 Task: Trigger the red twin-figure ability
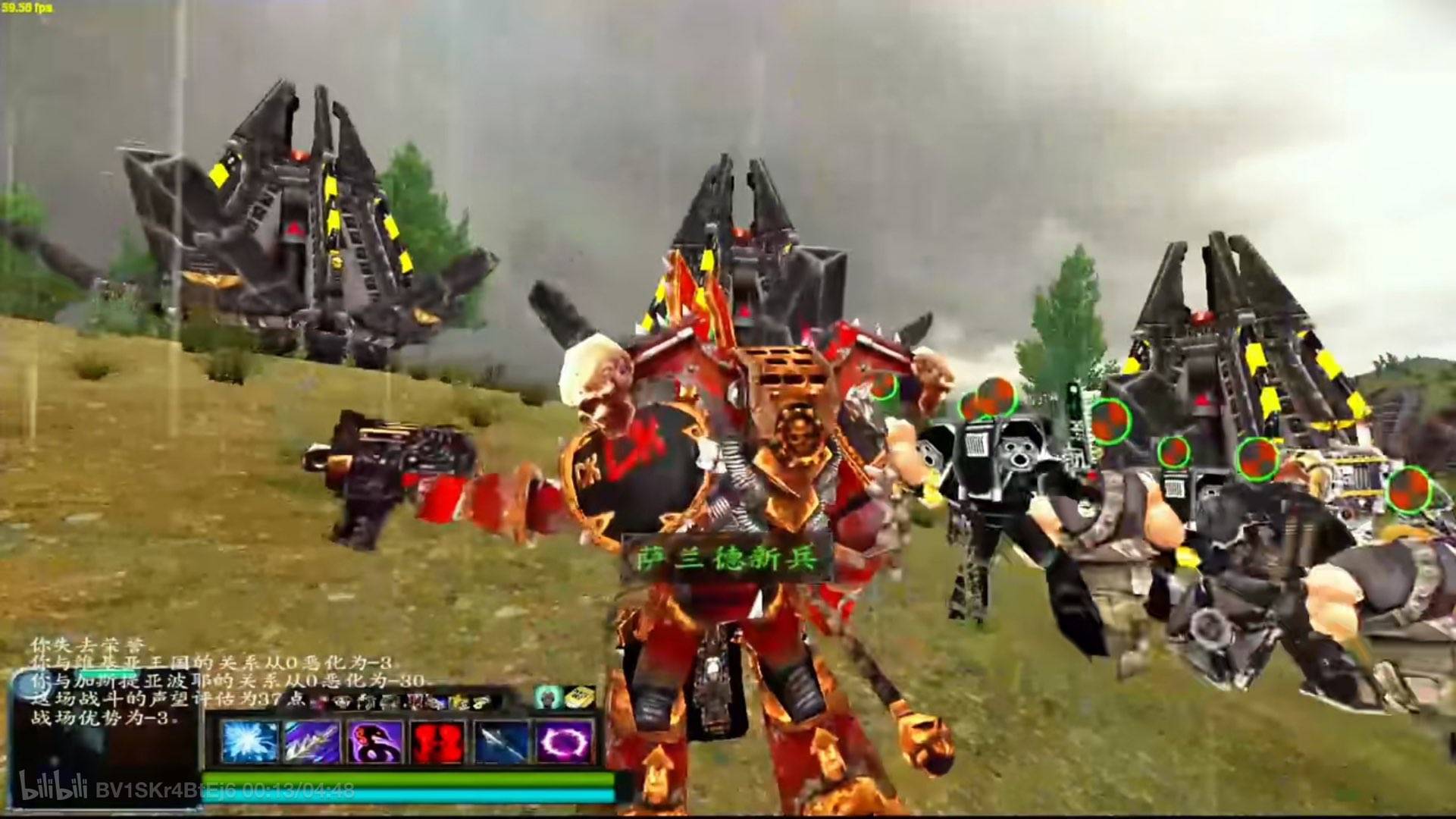(437, 741)
